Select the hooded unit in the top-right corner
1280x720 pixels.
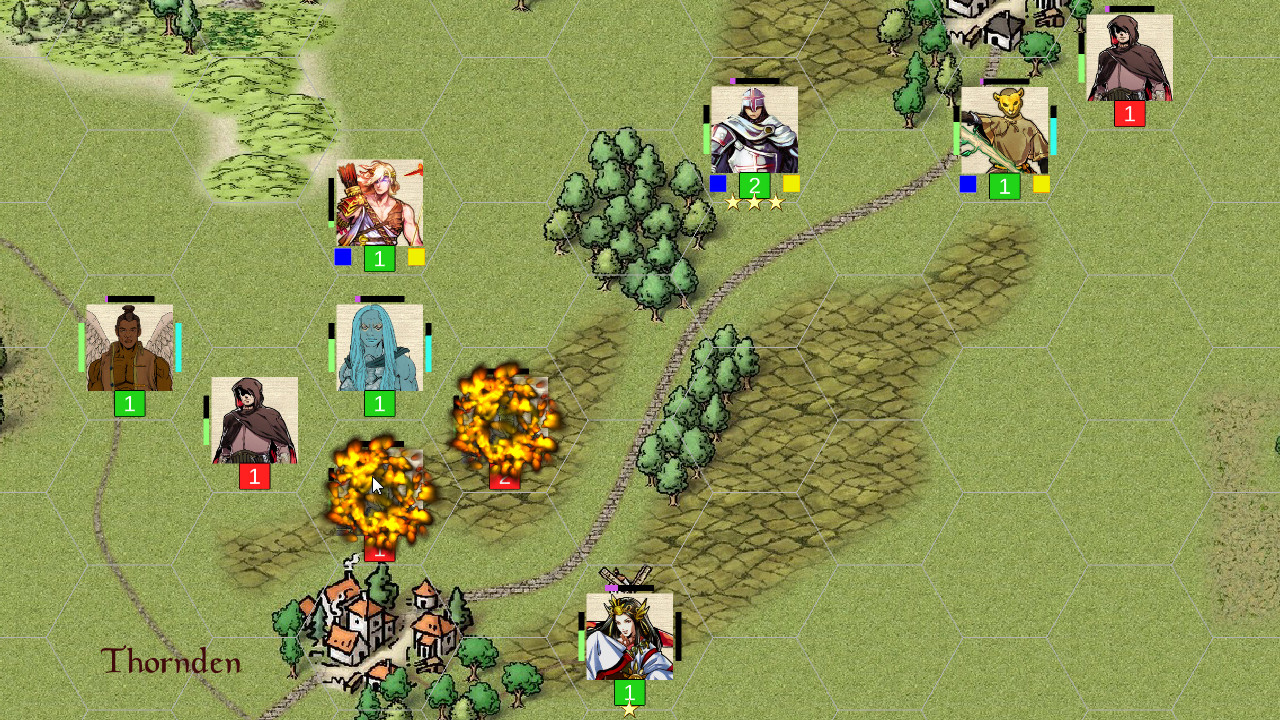click(x=1130, y=57)
